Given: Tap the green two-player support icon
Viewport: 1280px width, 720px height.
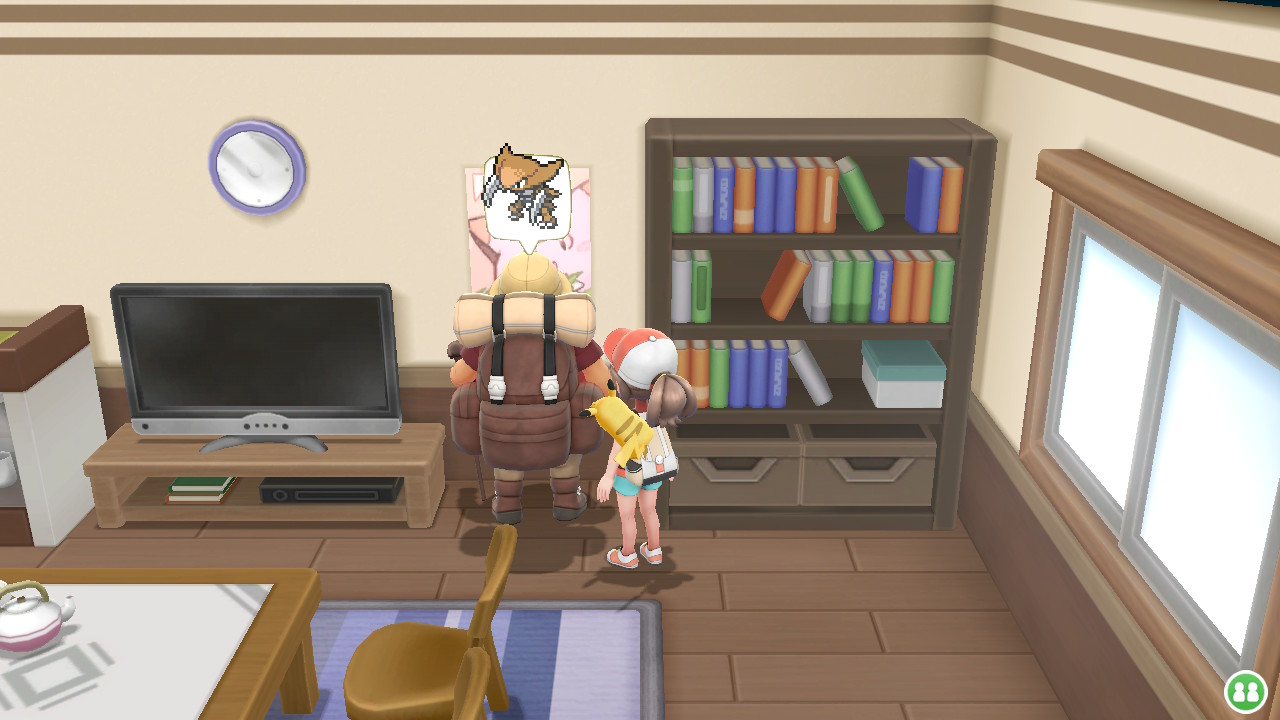Looking at the screenshot, I should coord(1245,691).
